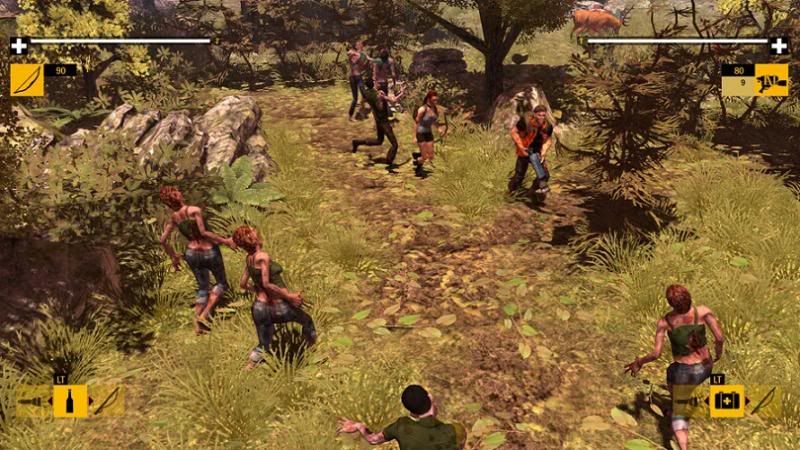Choose the first aid kit slot

coord(727,401)
